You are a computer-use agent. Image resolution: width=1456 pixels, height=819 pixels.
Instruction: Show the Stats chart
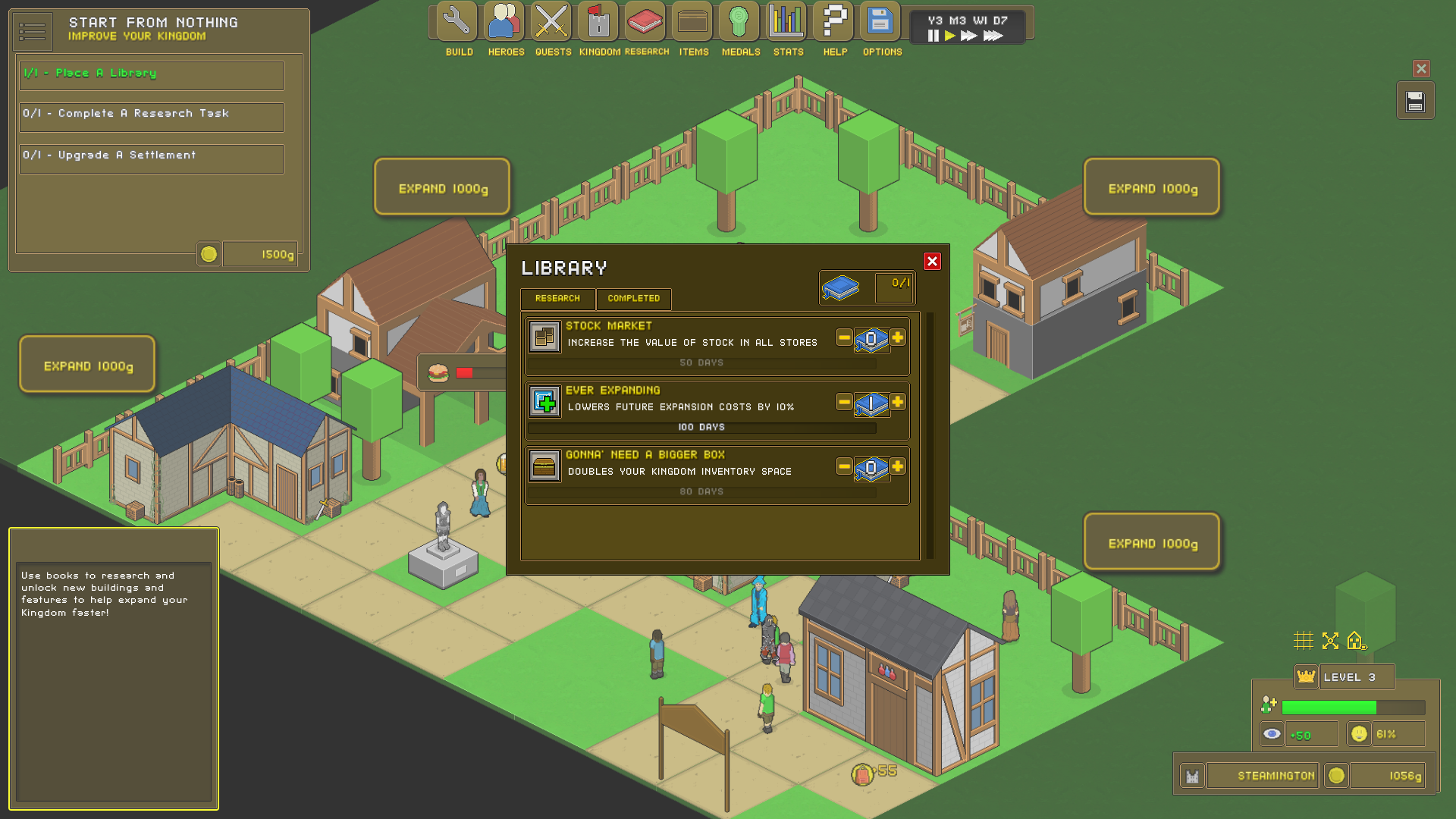pyautogui.click(x=786, y=23)
